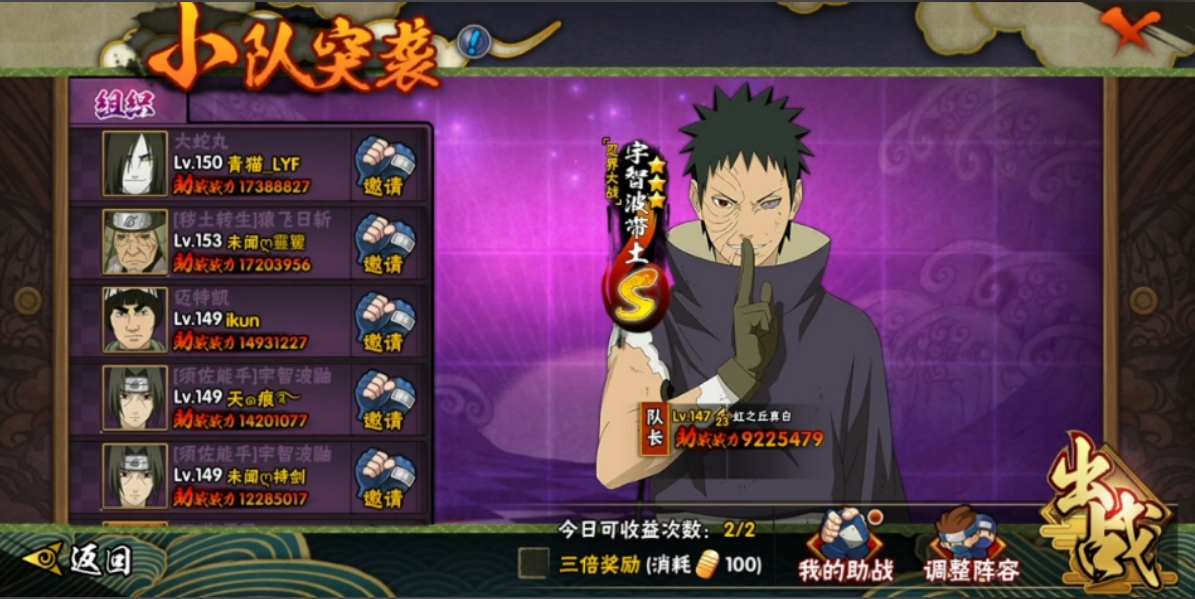Open 我的助战 my assist menu

[x=845, y=548]
